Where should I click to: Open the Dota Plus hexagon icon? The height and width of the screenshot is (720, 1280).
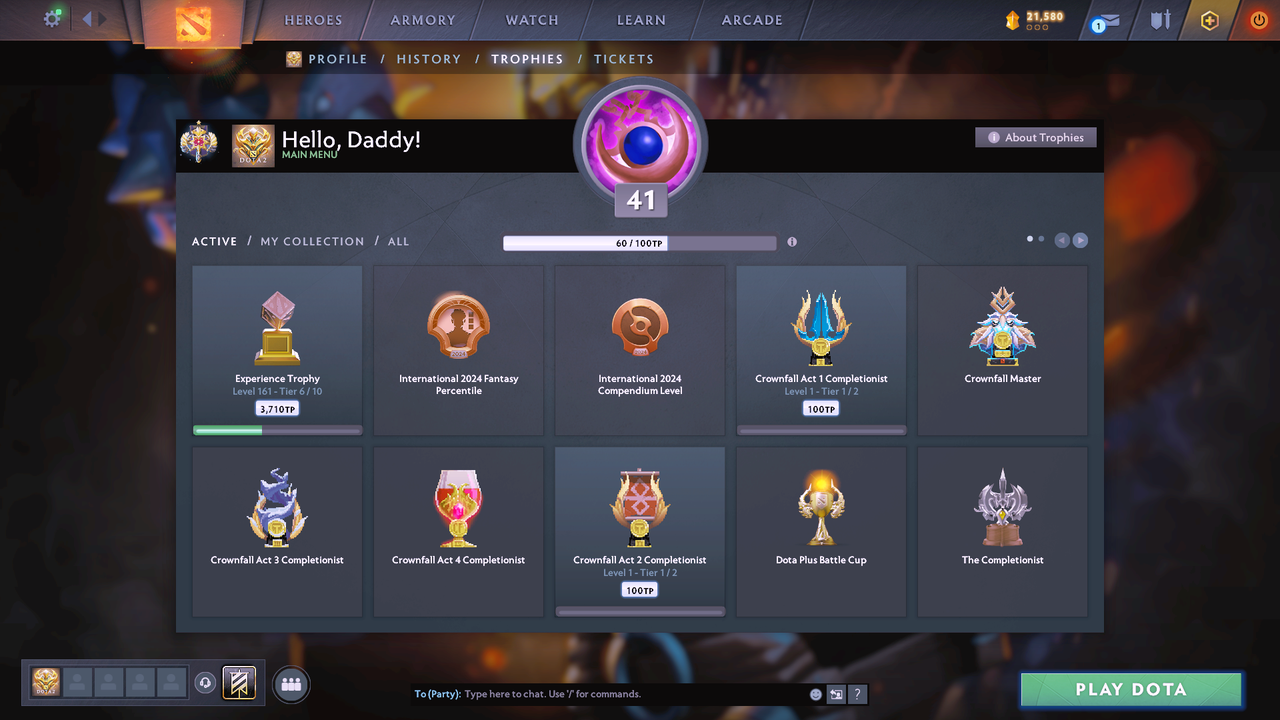click(1209, 19)
